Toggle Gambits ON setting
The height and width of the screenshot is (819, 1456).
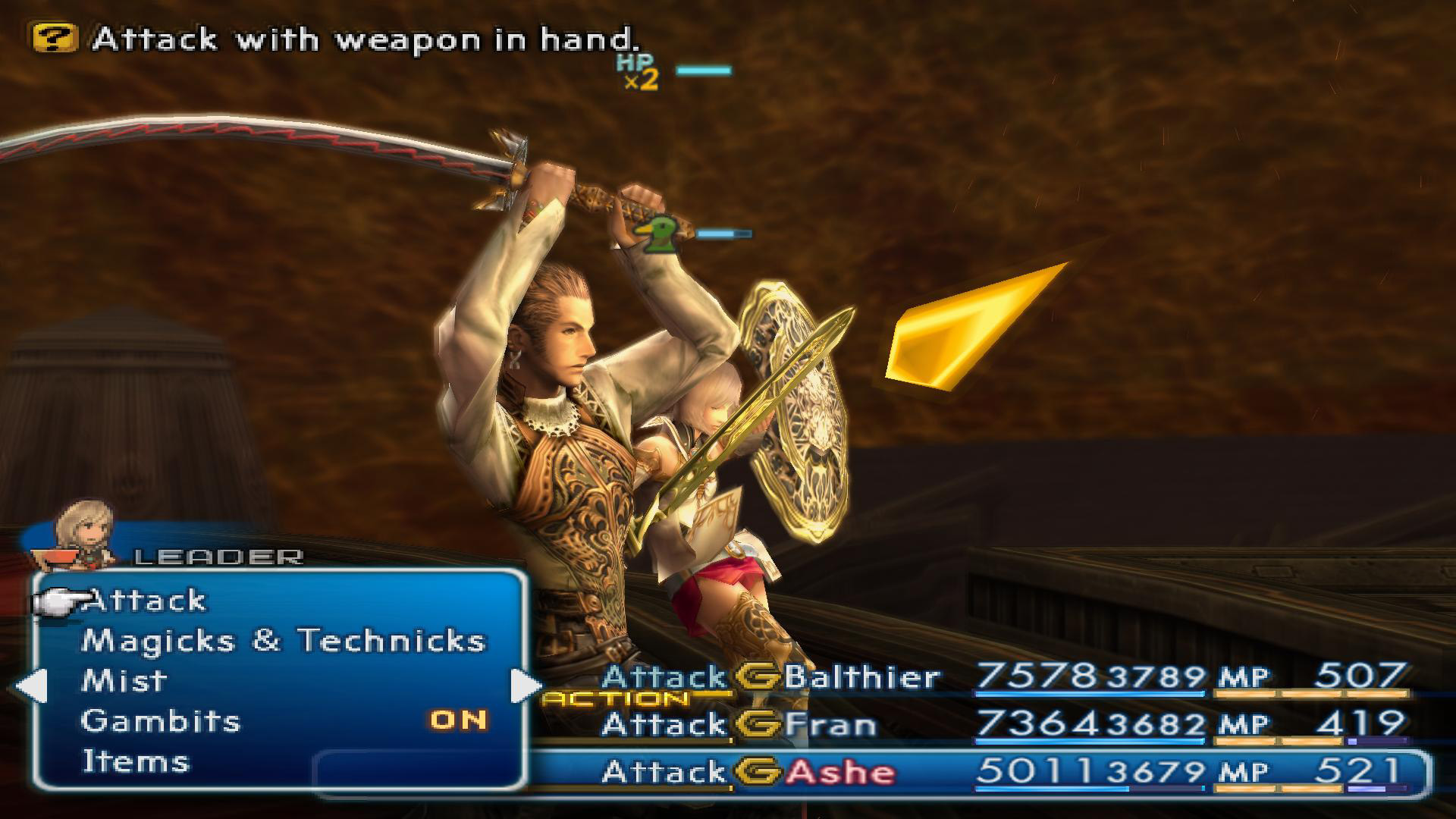(x=458, y=720)
